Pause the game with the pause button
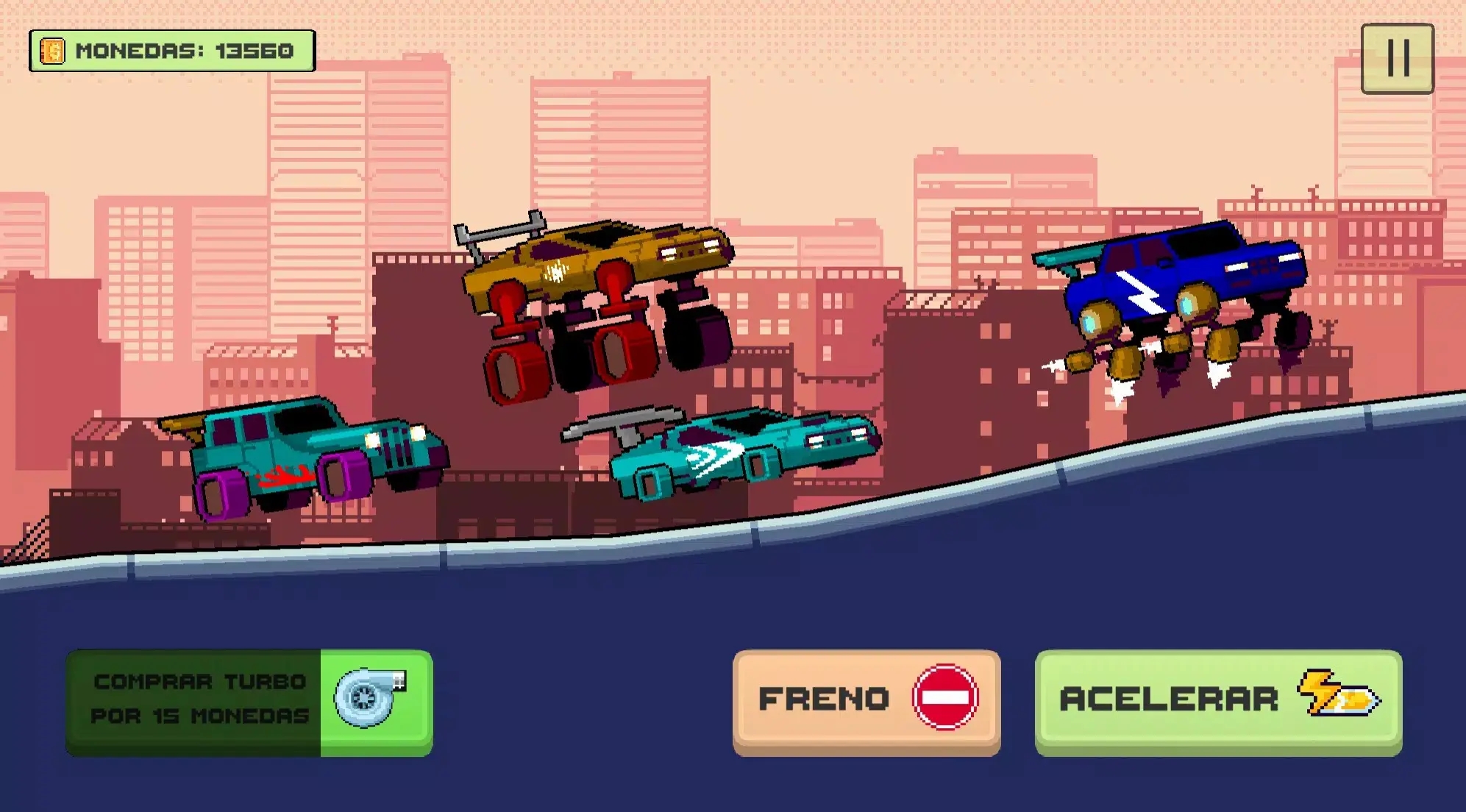This screenshot has height=812, width=1466. coord(1397,59)
